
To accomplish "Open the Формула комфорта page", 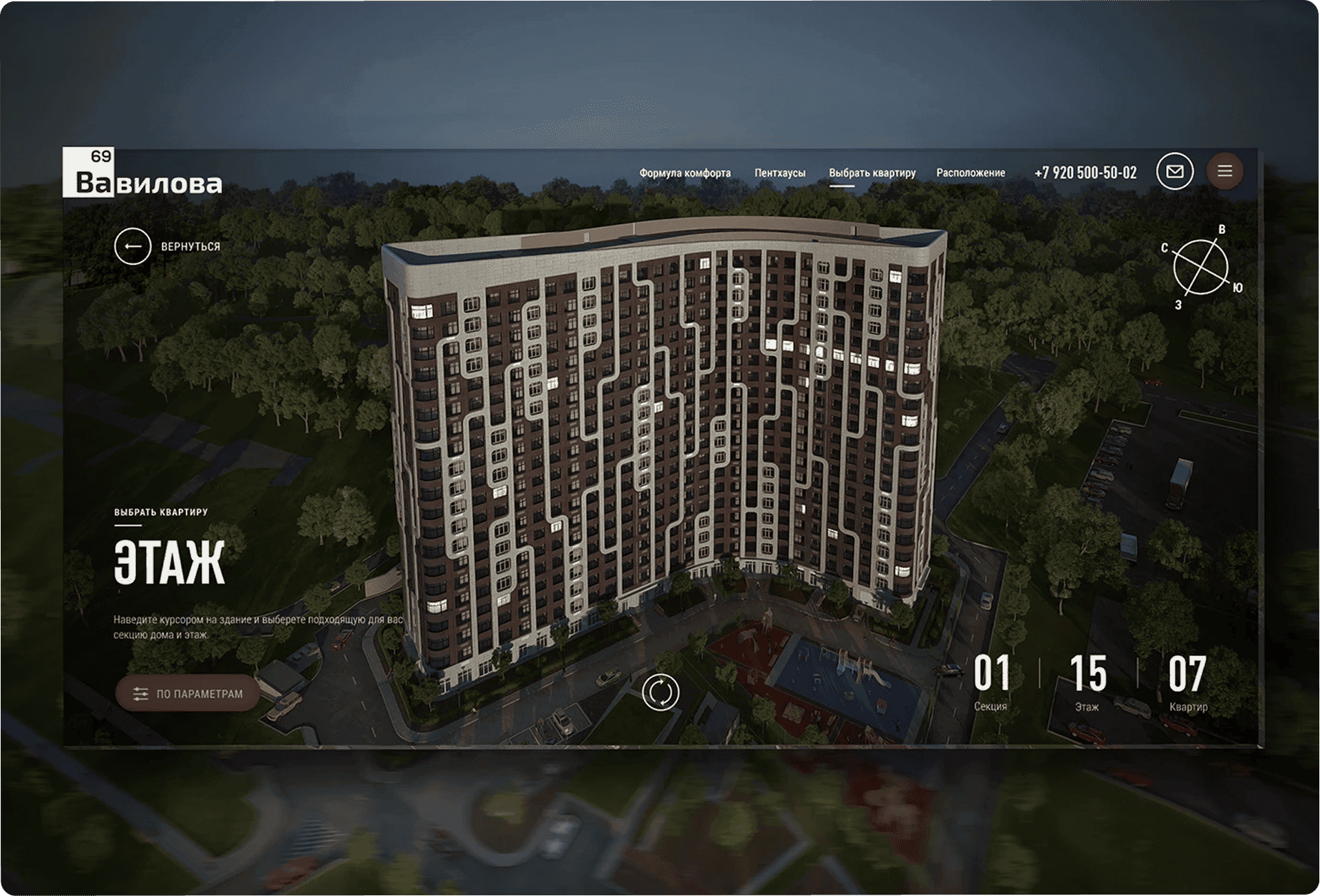I will [684, 173].
